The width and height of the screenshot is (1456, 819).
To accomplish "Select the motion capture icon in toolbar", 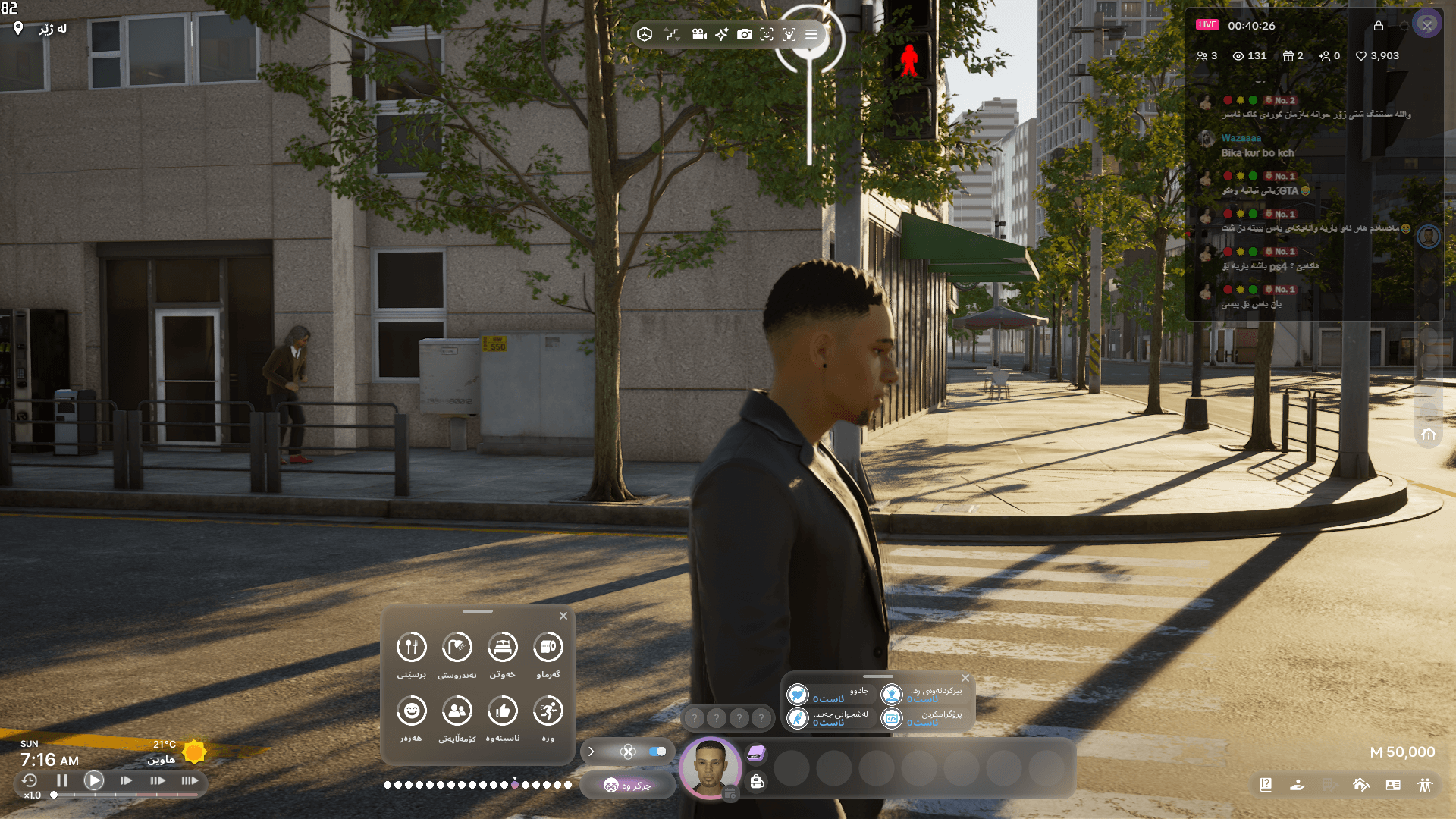I will (790, 34).
